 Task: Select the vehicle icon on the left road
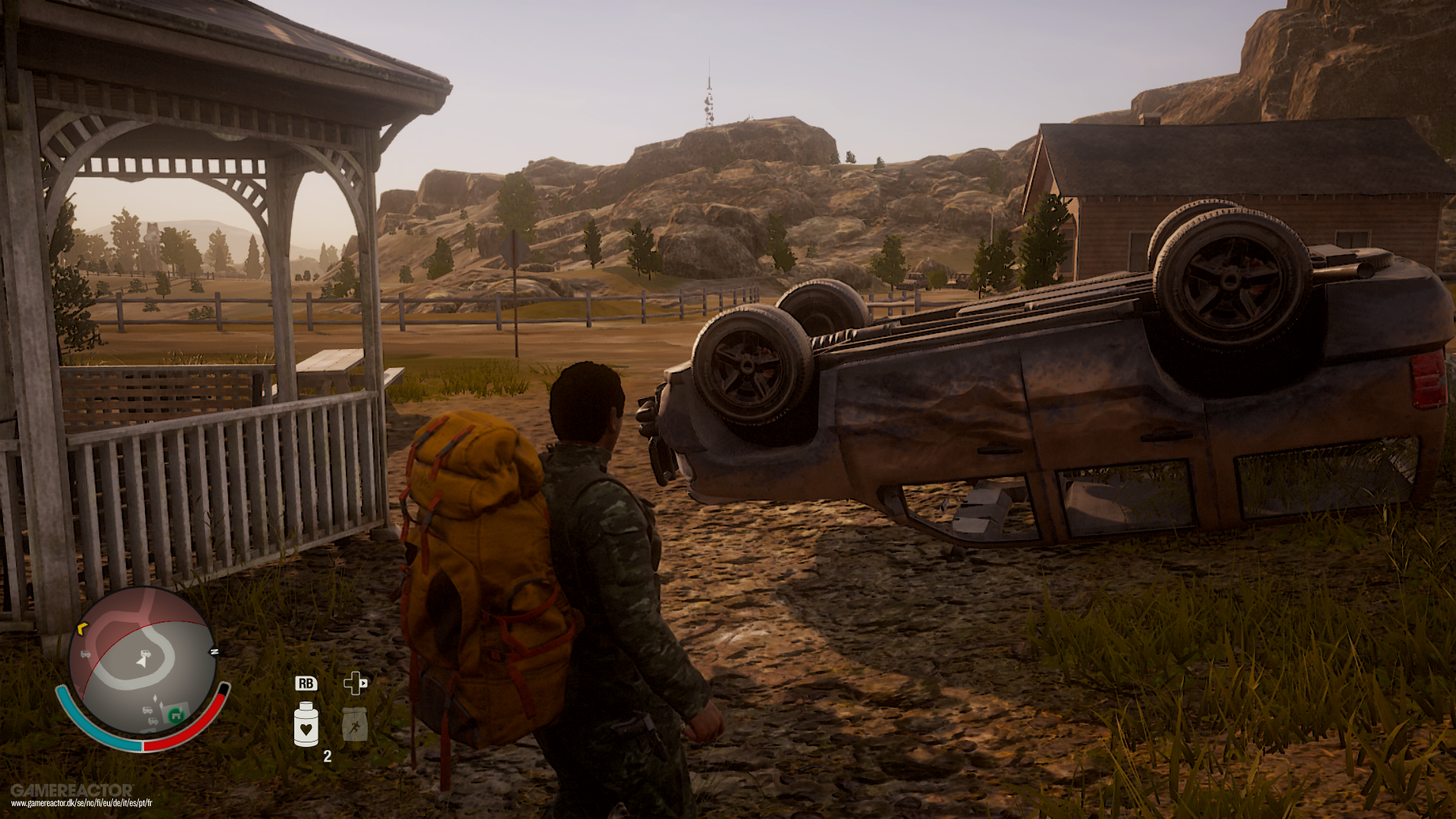coord(85,654)
